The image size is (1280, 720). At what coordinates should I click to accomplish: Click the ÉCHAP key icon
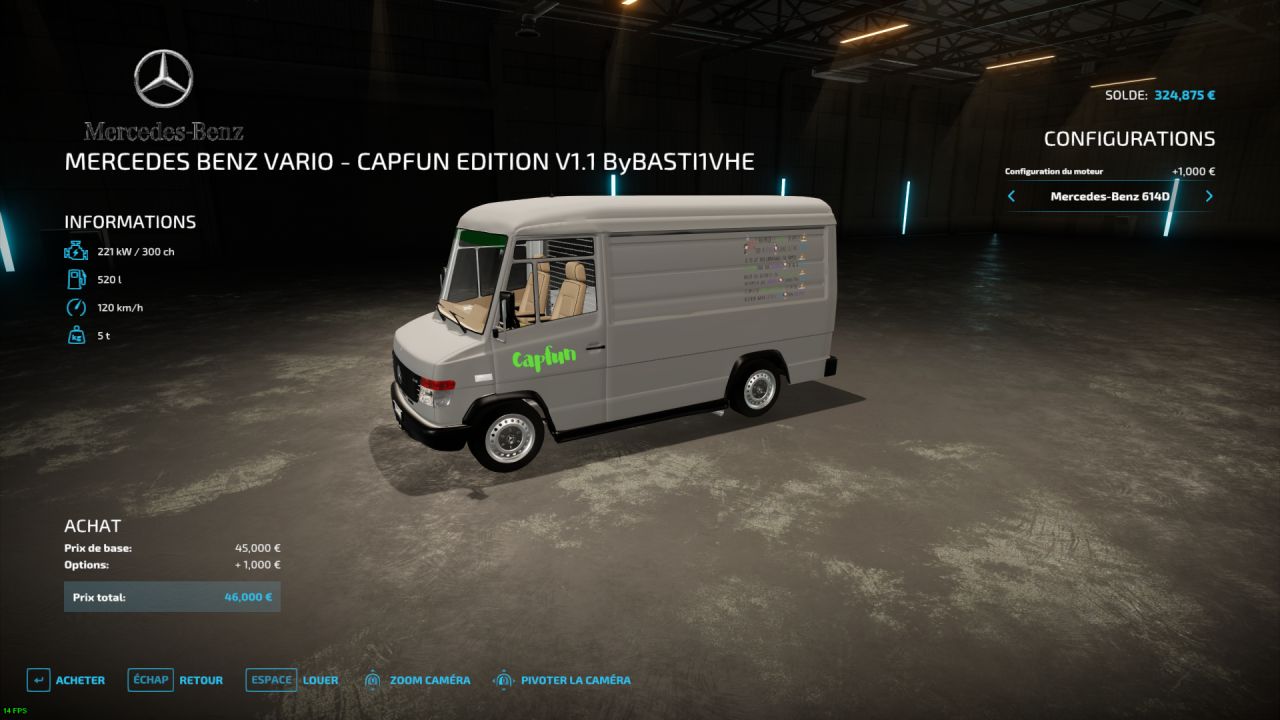coord(150,679)
